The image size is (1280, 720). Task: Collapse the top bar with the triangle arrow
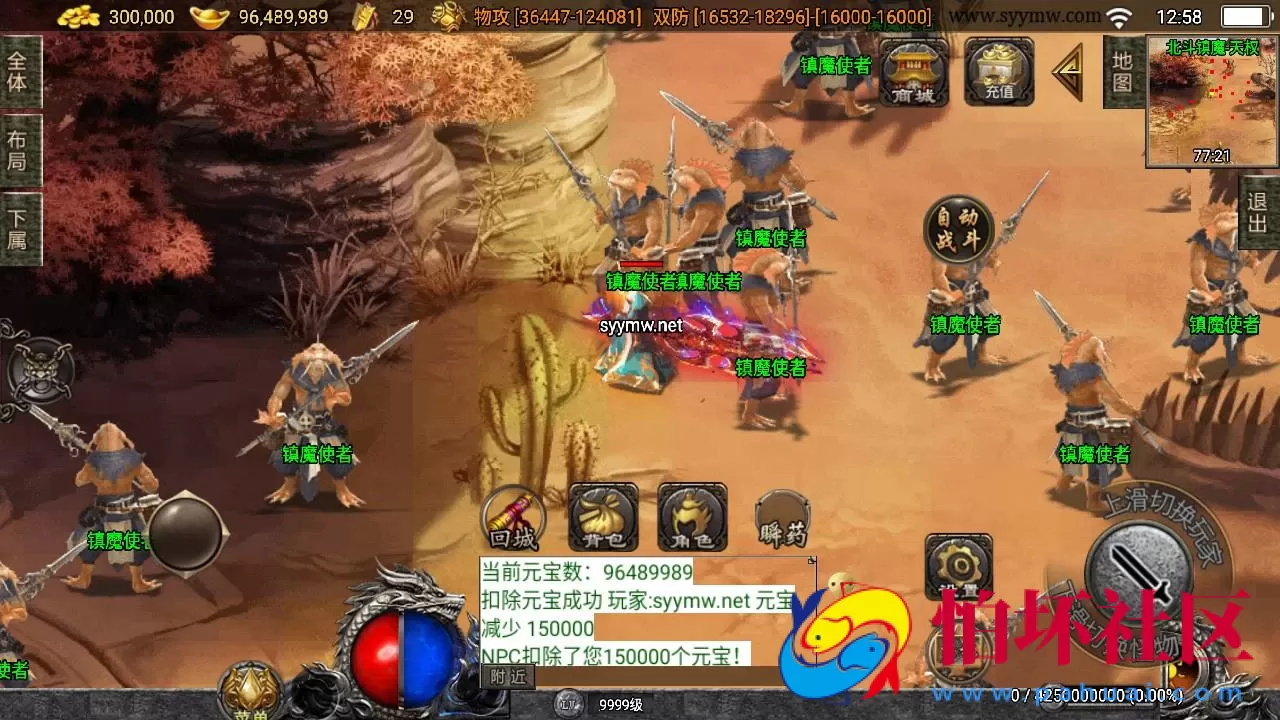[1068, 73]
